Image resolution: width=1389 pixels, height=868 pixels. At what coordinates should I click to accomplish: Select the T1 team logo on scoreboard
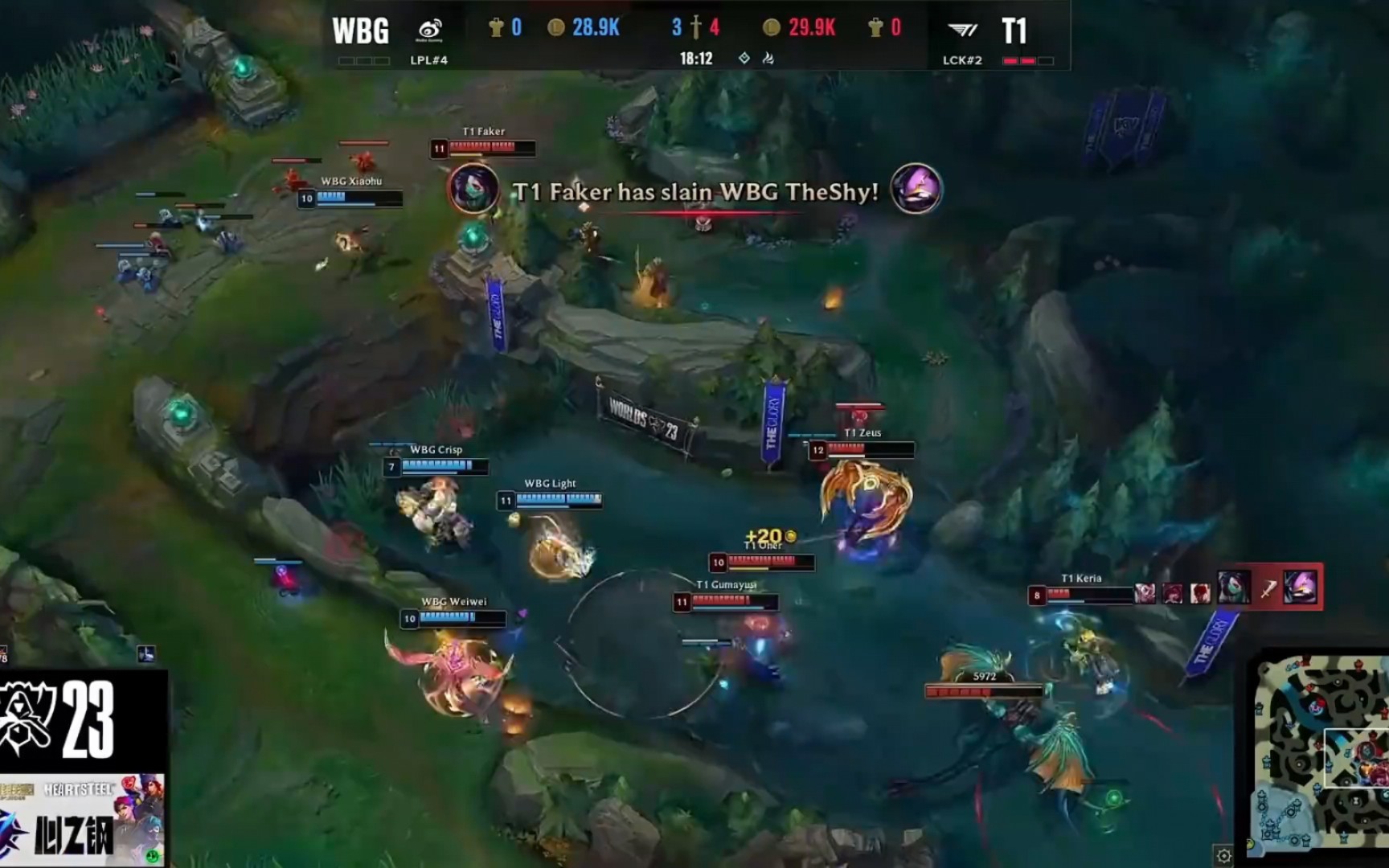962,31
